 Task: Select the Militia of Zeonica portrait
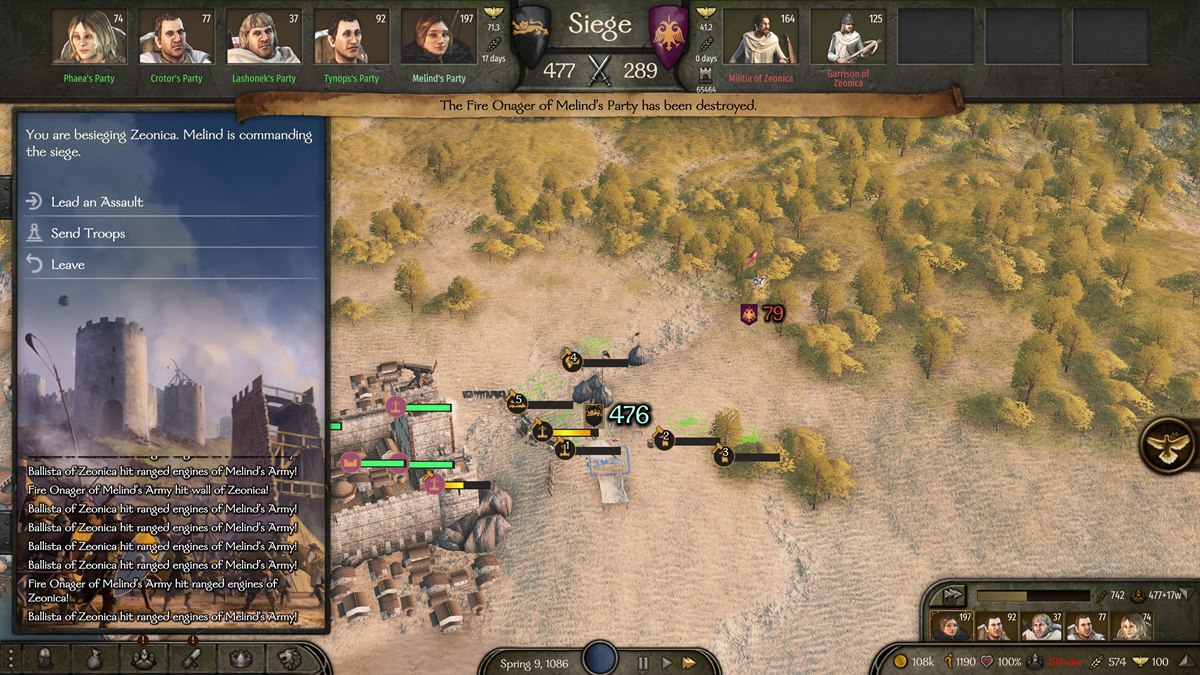(x=760, y=38)
